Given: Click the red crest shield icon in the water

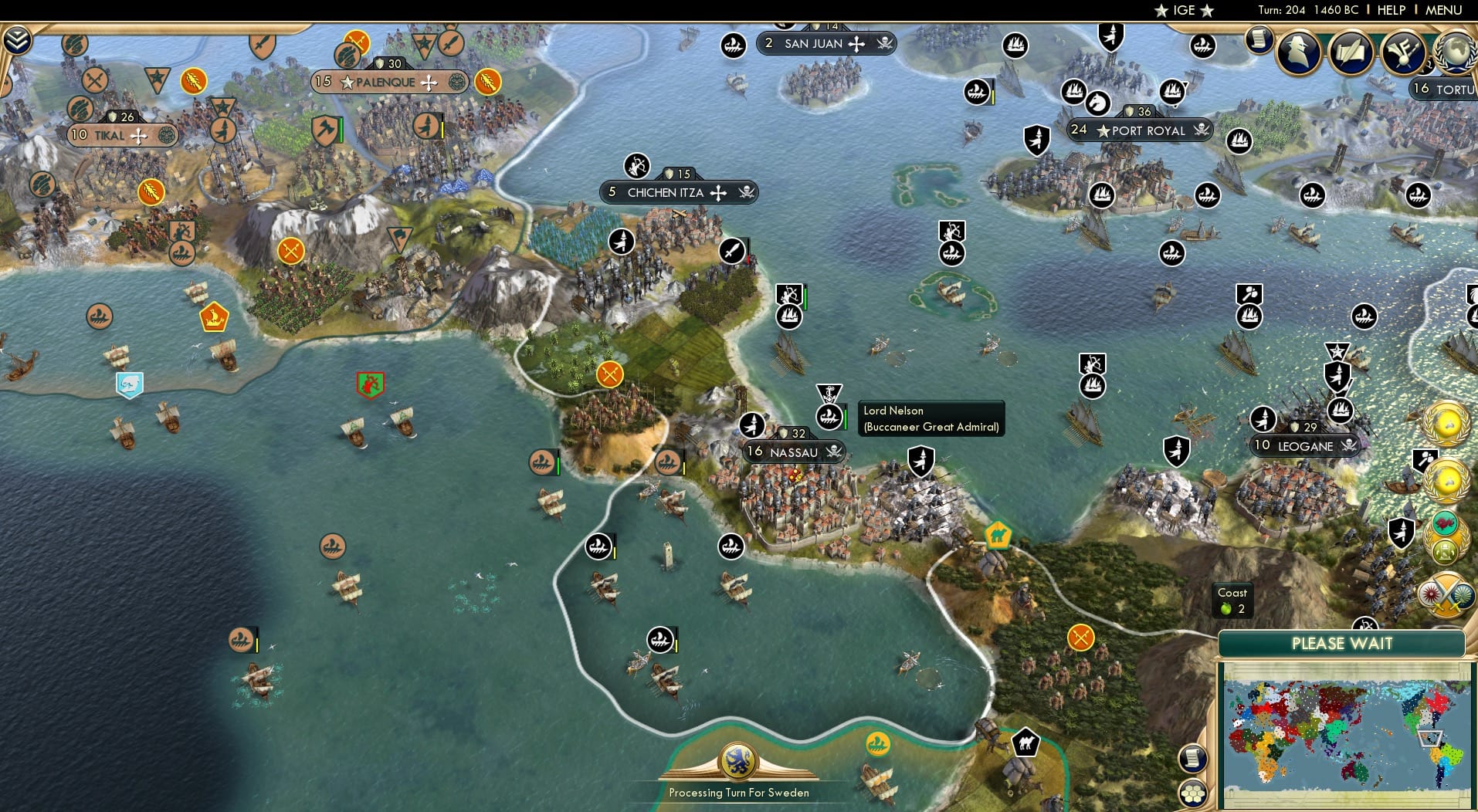Looking at the screenshot, I should tap(369, 384).
